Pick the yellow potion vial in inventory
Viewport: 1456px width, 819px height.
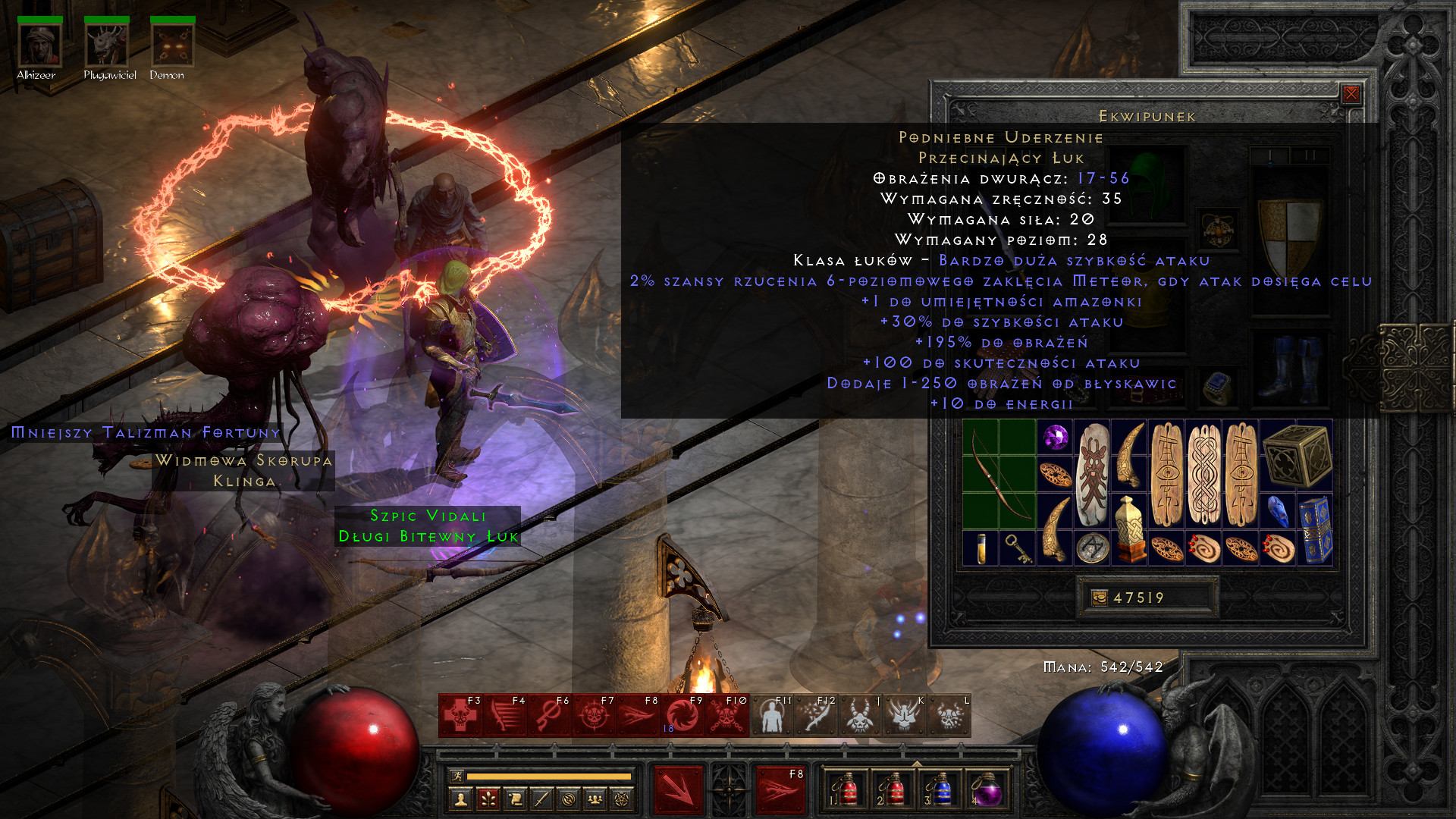coord(981,548)
